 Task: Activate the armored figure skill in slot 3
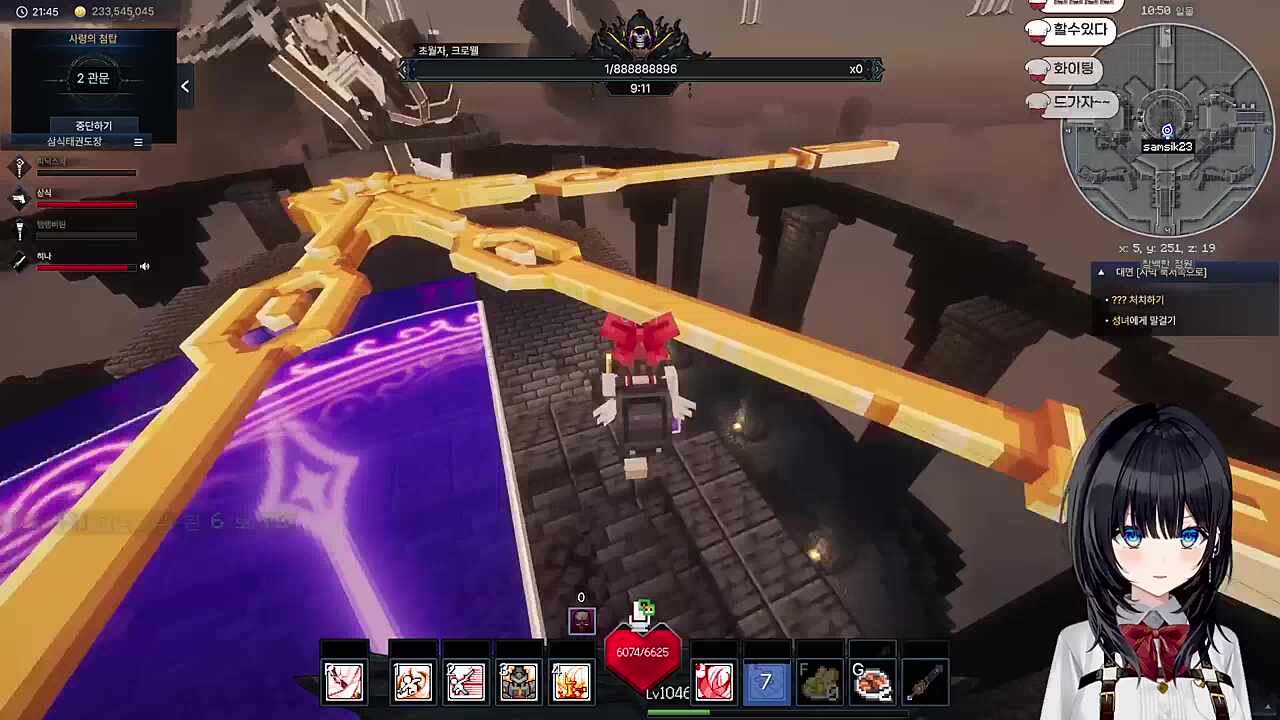(x=518, y=682)
